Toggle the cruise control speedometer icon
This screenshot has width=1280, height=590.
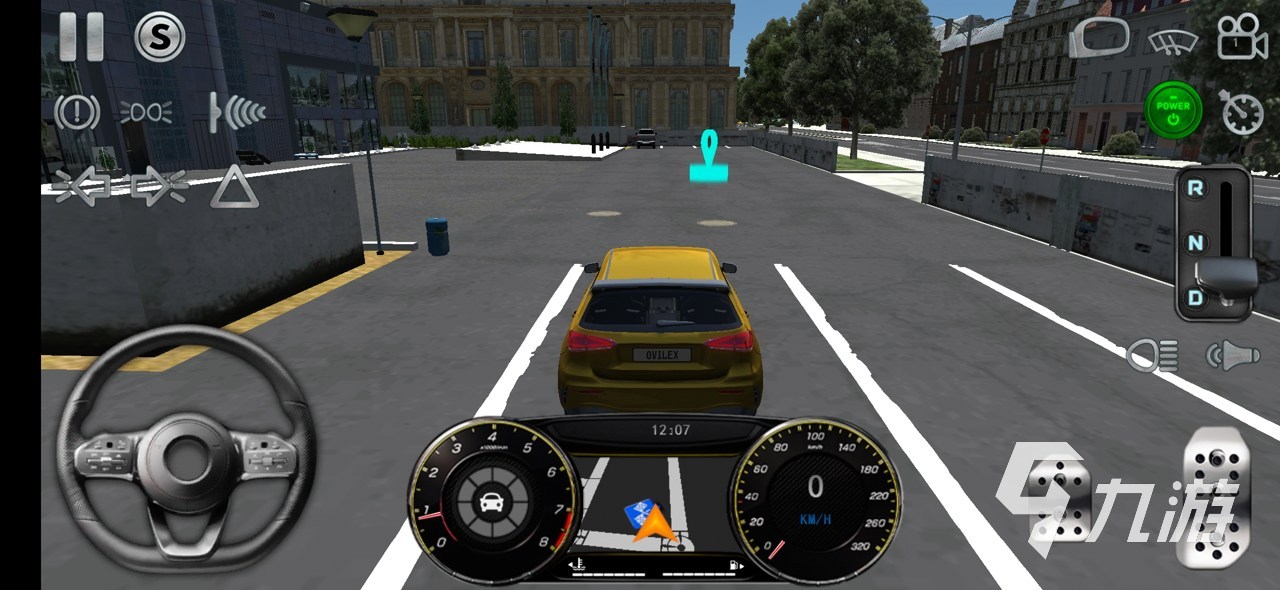pos(1242,112)
